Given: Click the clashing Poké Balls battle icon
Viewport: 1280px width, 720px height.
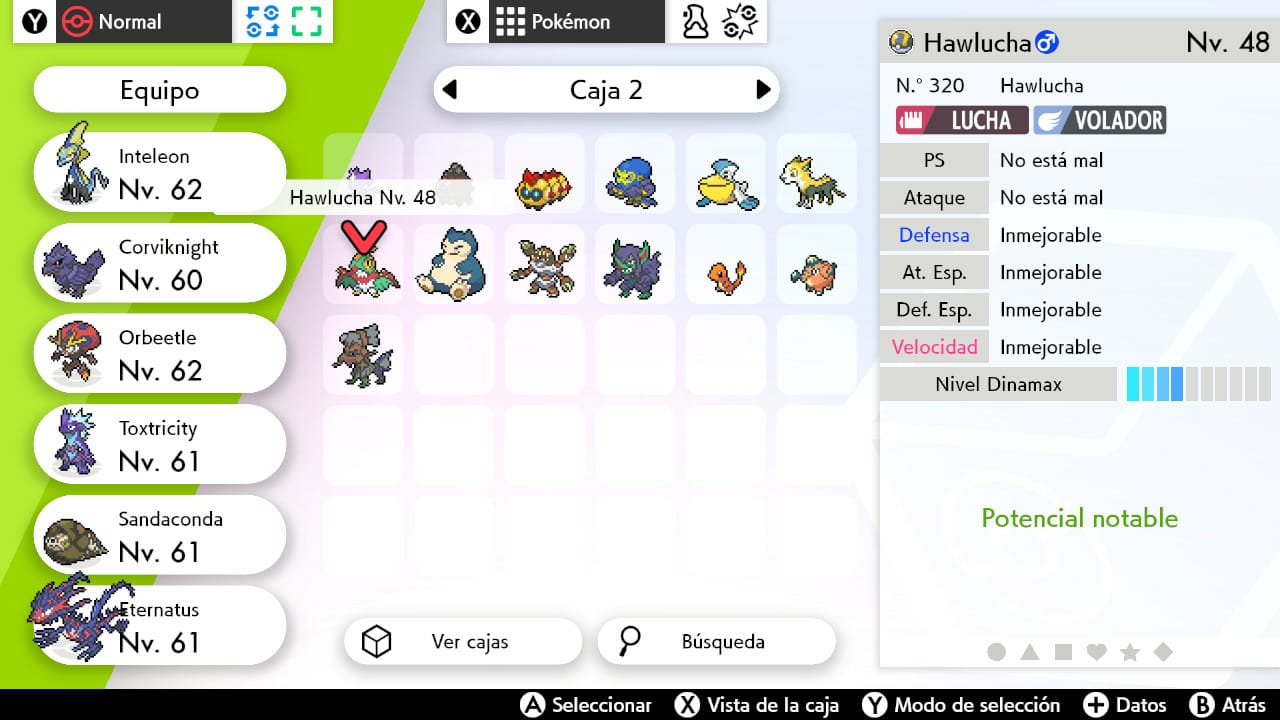Looking at the screenshot, I should (x=740, y=22).
